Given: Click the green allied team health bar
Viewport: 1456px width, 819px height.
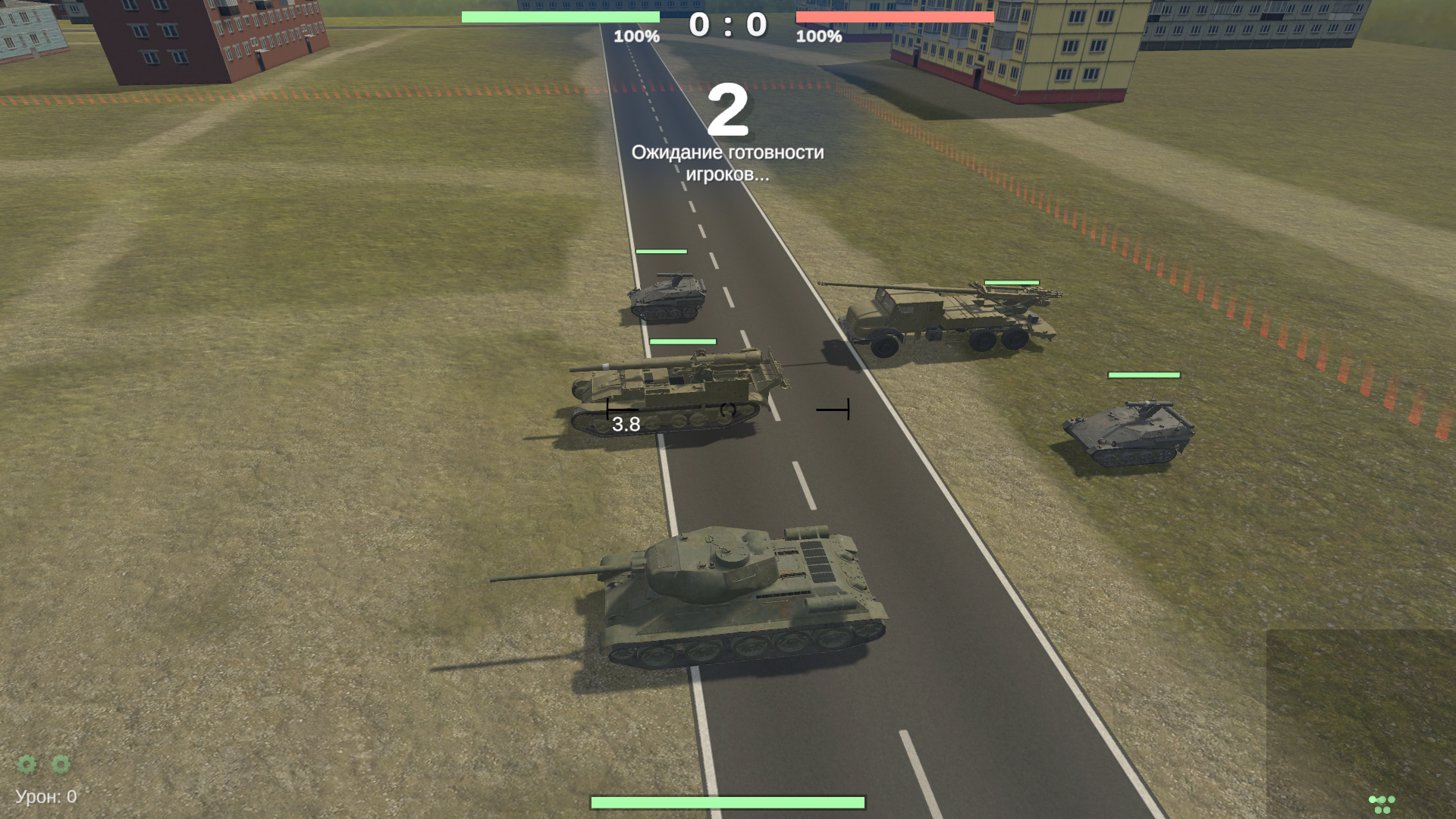Looking at the screenshot, I should tap(560, 17).
